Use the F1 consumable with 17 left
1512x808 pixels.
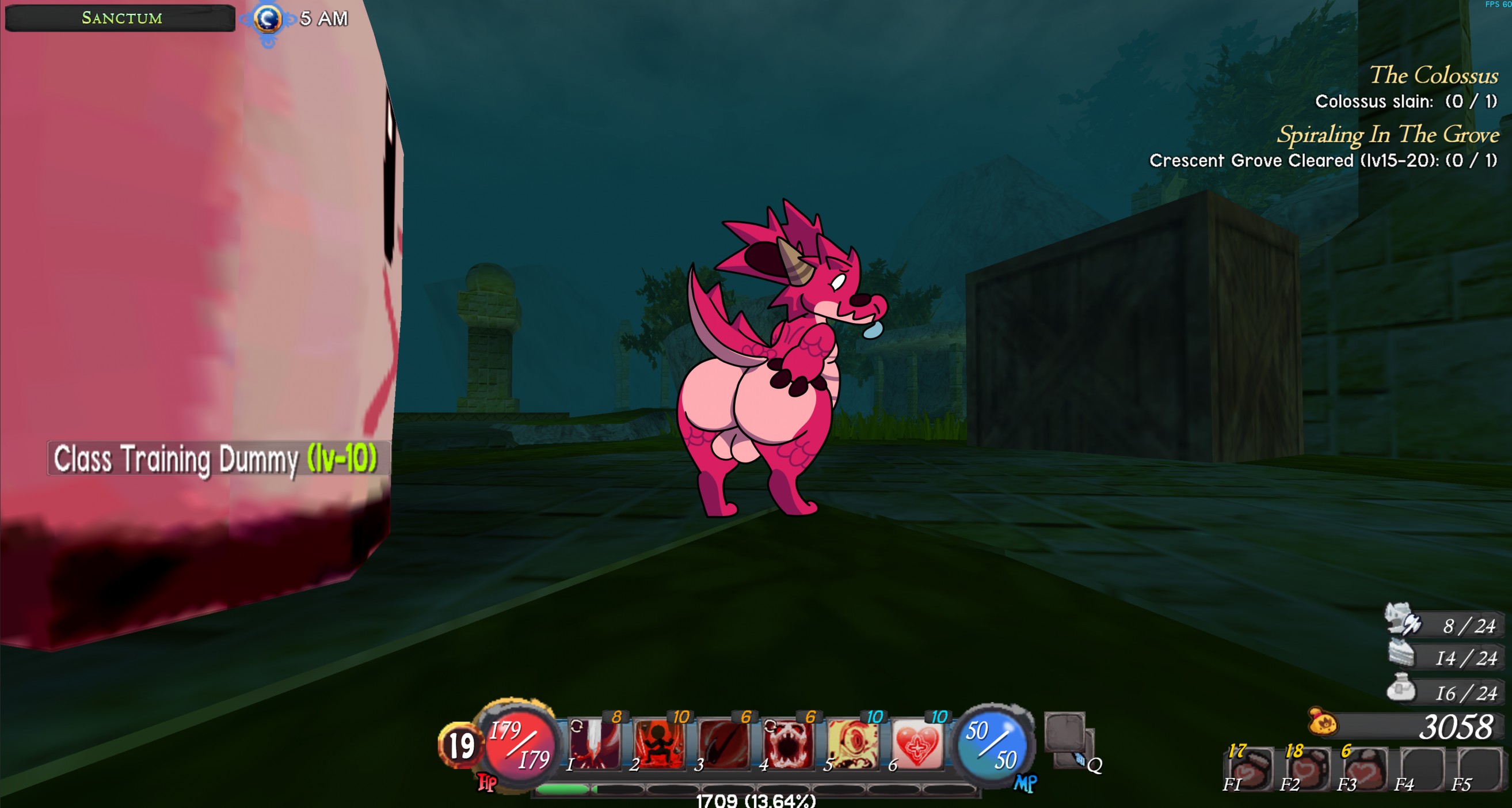point(1249,769)
